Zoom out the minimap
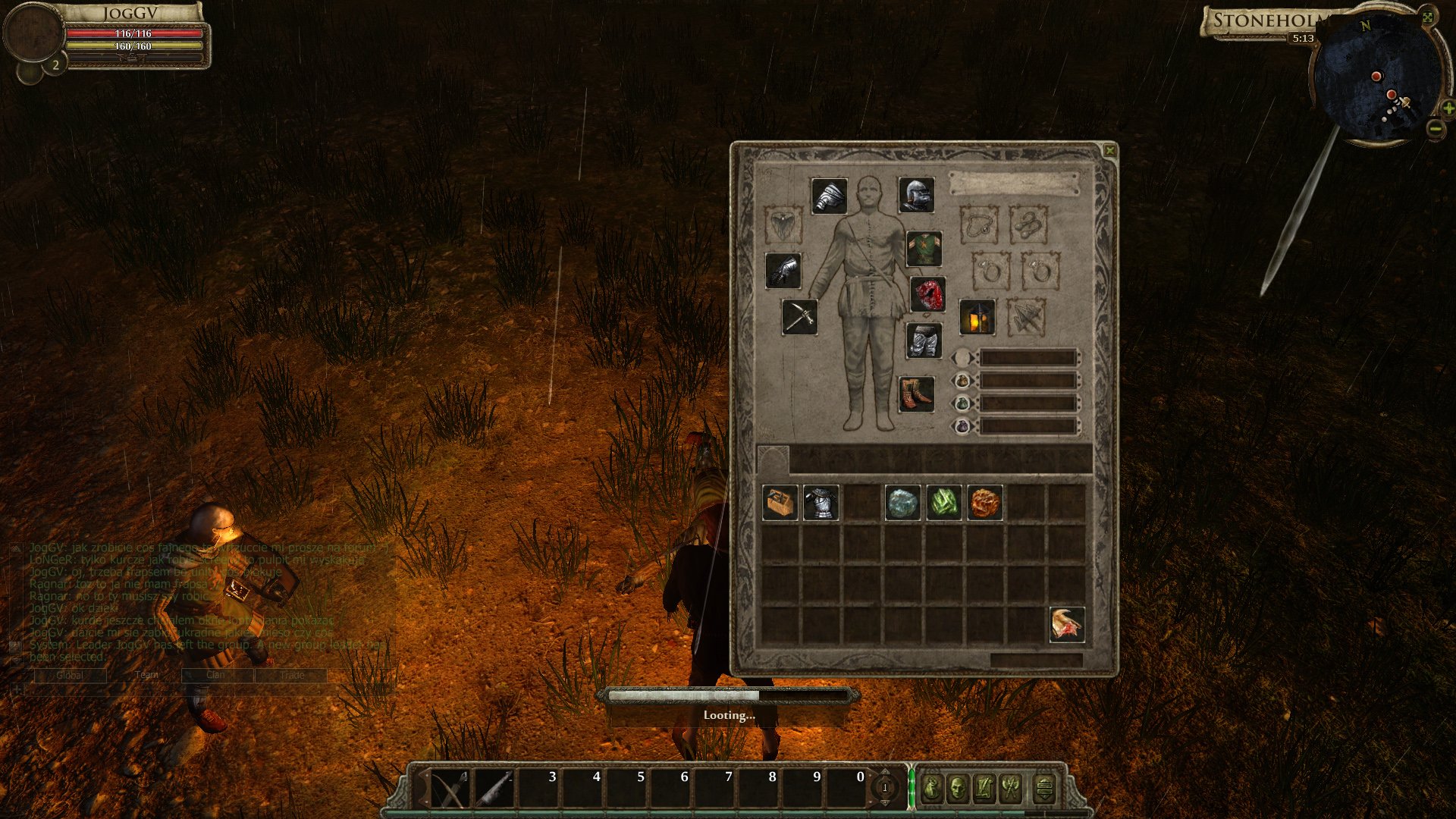 [x=1436, y=129]
